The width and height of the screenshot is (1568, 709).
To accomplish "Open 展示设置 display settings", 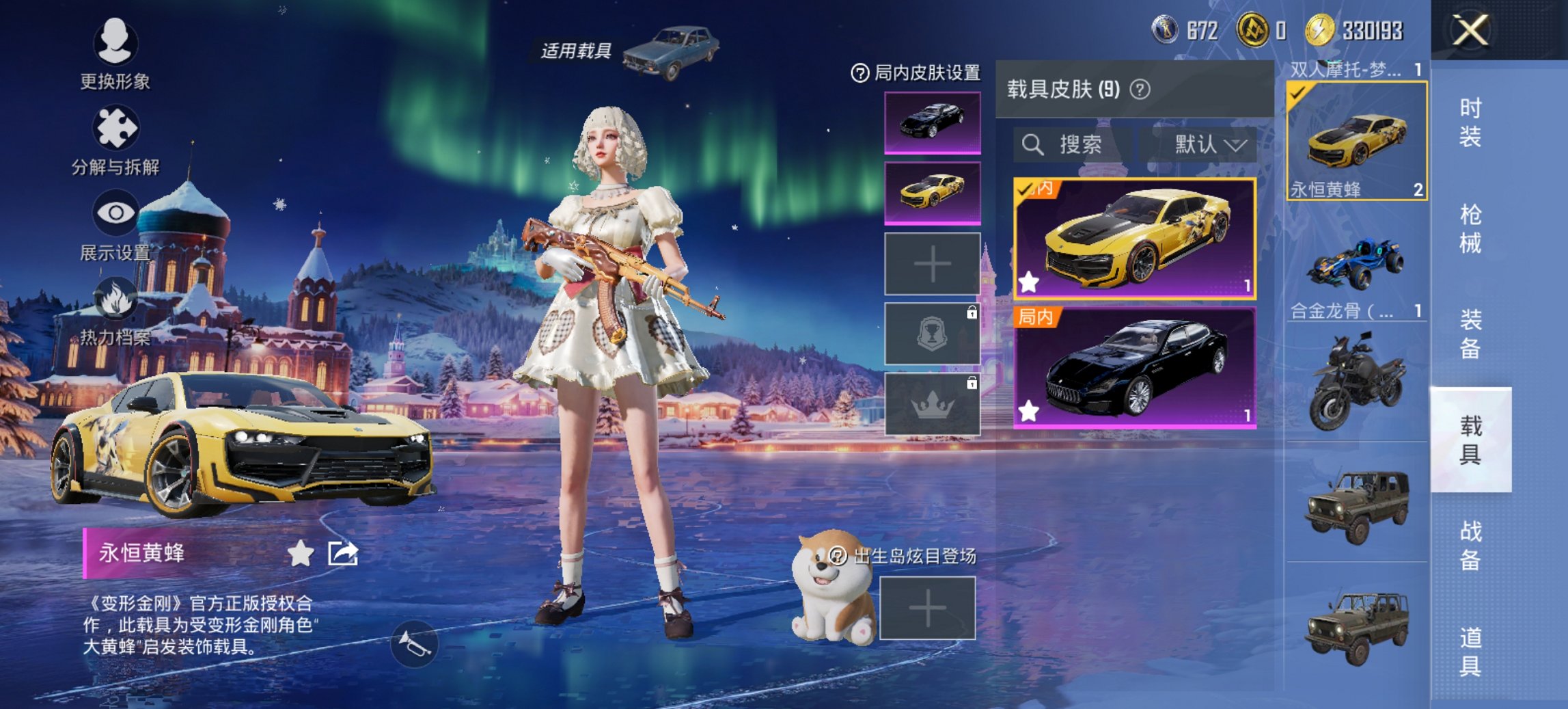I will [116, 212].
